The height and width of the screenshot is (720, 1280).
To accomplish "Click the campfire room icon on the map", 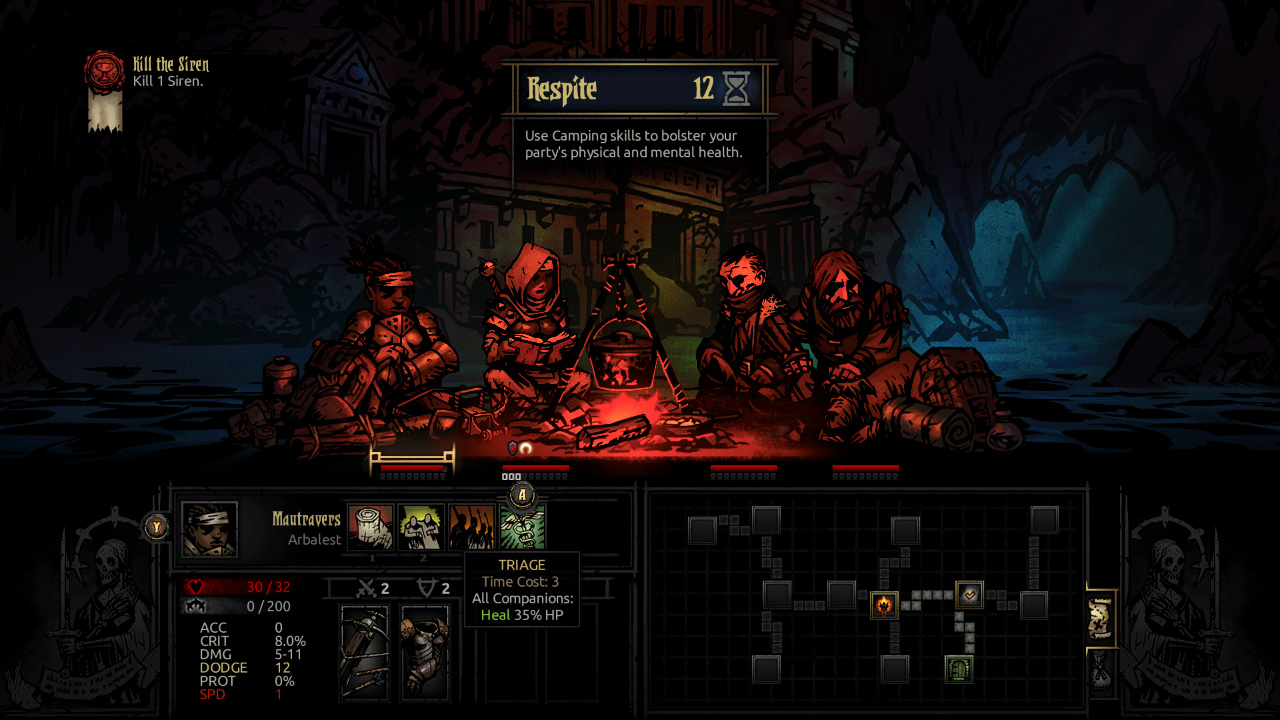I will (x=884, y=605).
